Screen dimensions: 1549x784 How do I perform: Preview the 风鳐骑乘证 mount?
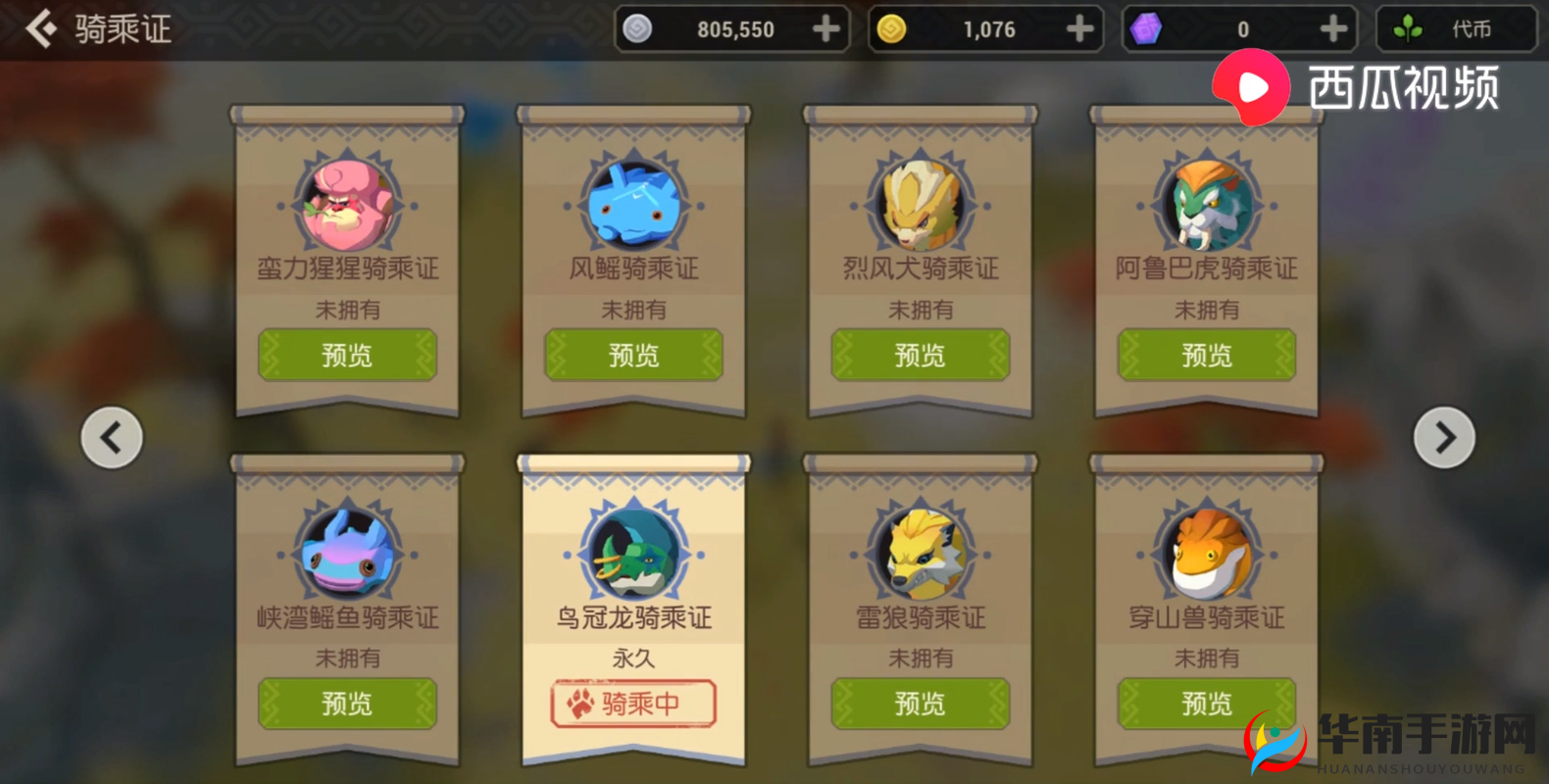click(x=632, y=355)
